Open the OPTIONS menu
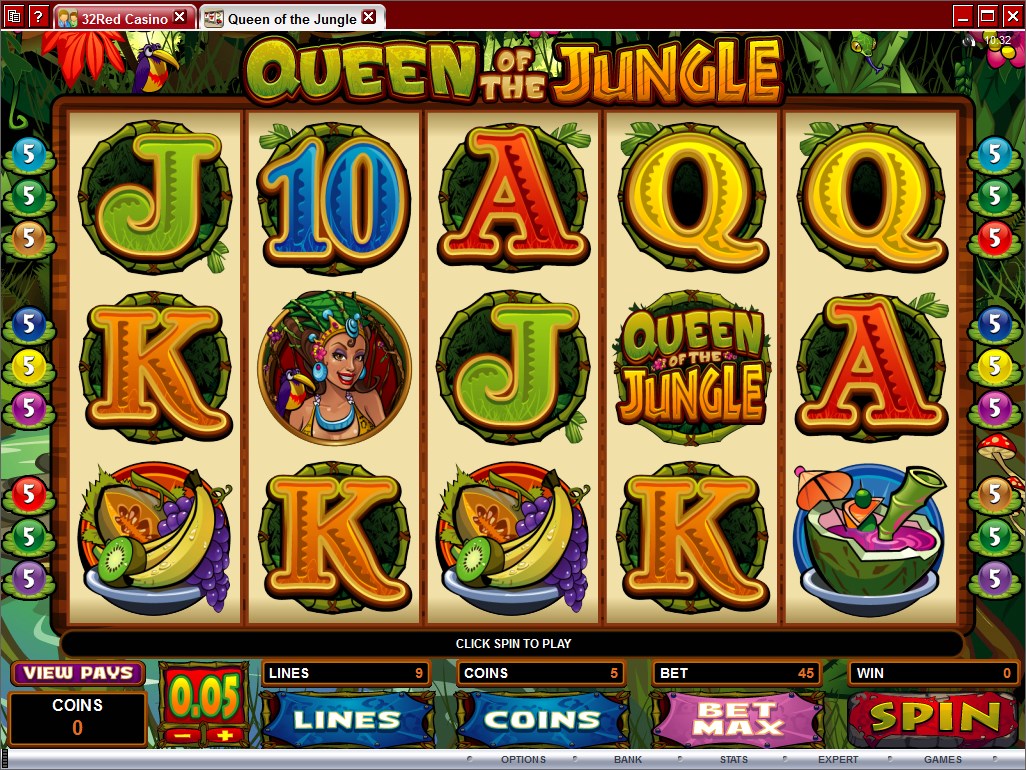 [523, 760]
